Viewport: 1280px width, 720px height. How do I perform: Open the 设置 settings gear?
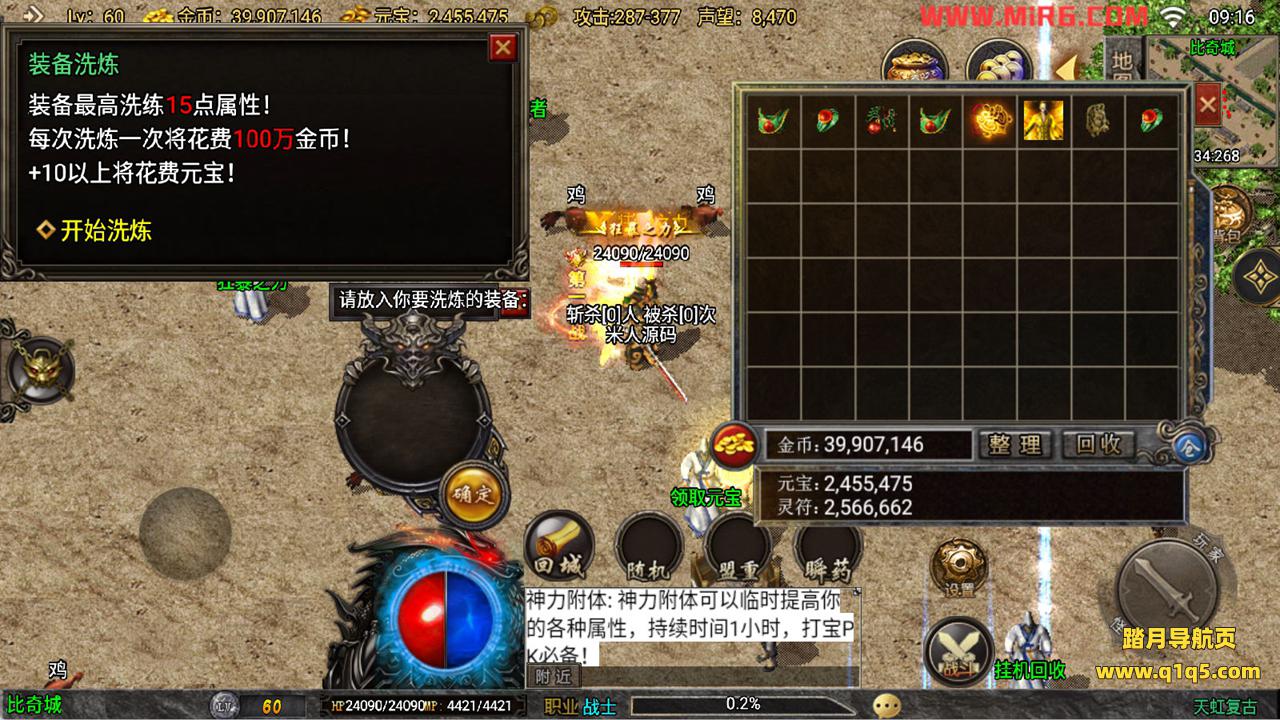[959, 567]
